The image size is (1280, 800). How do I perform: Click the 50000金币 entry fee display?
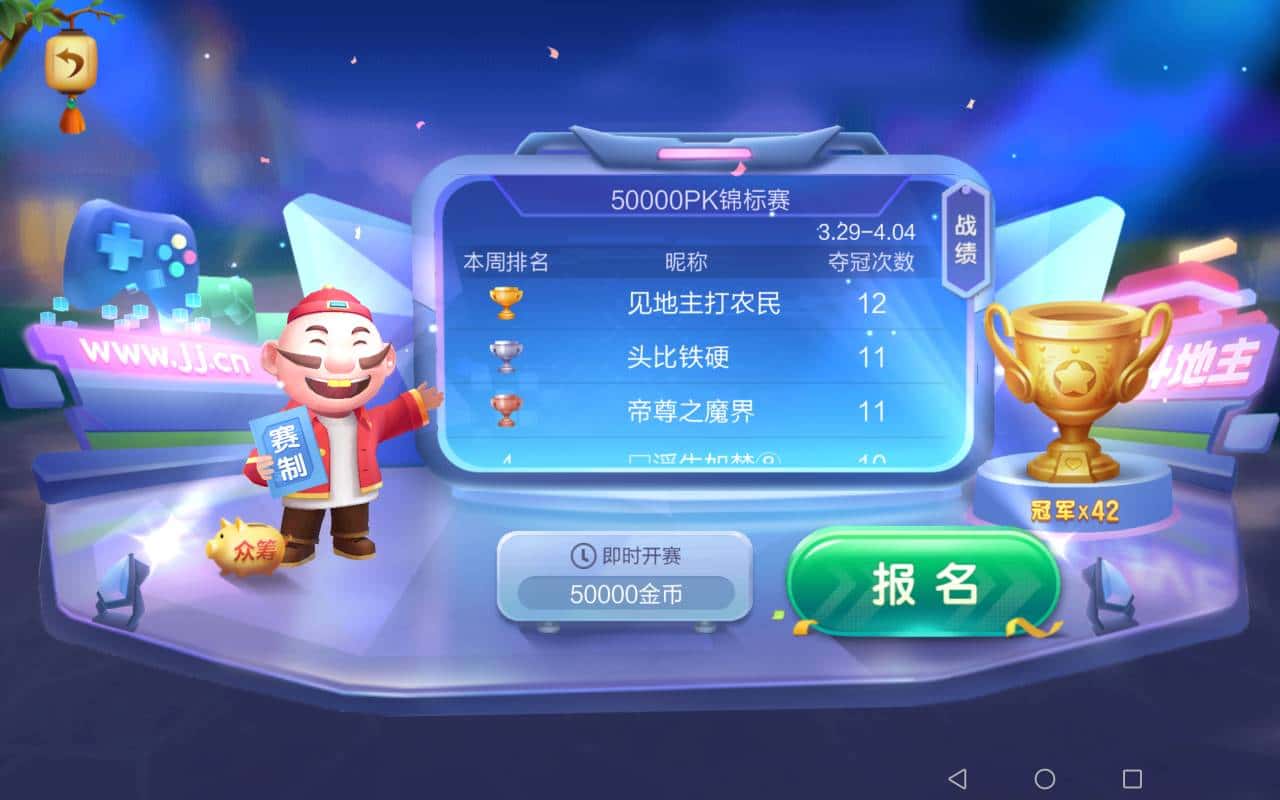(x=624, y=592)
